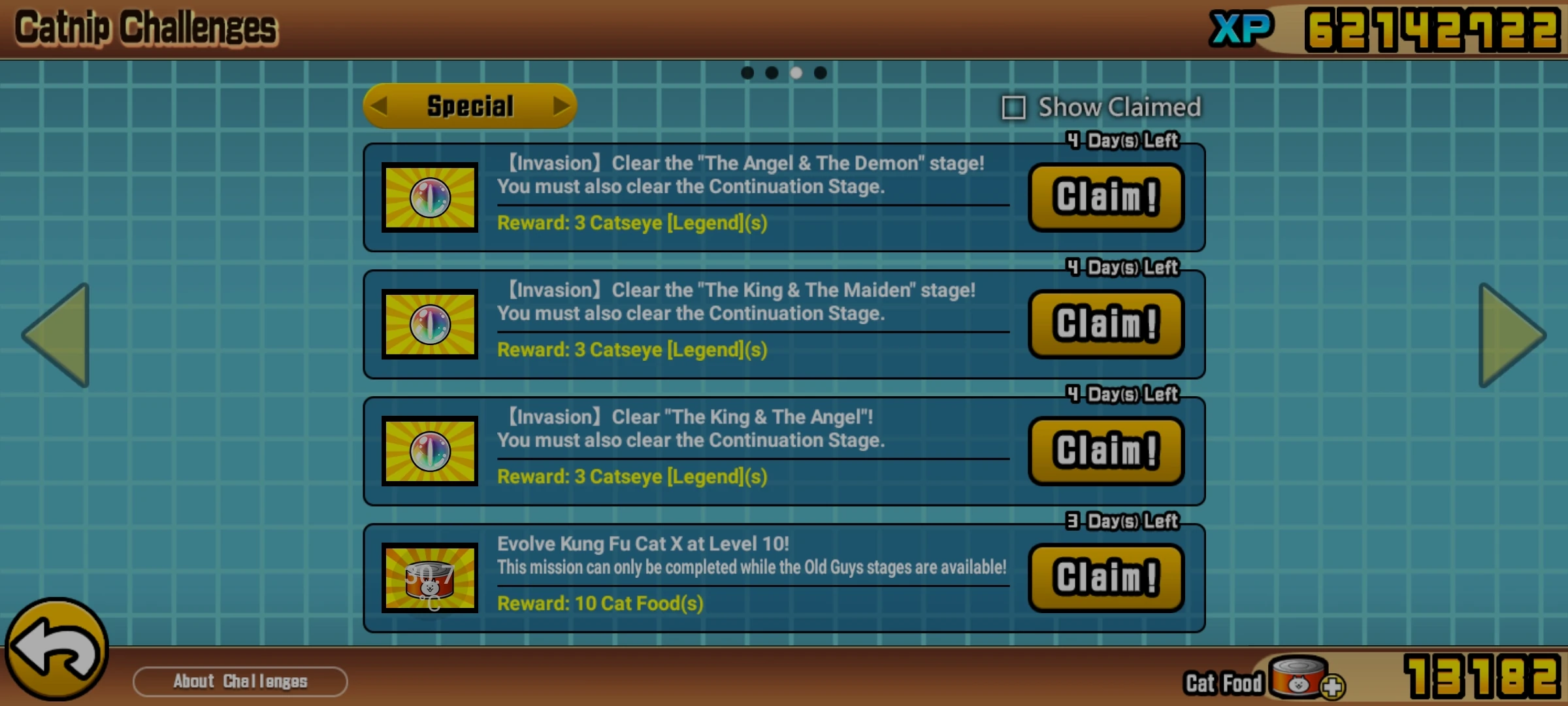
Task: Switch to the Special challenge category
Action: point(468,105)
